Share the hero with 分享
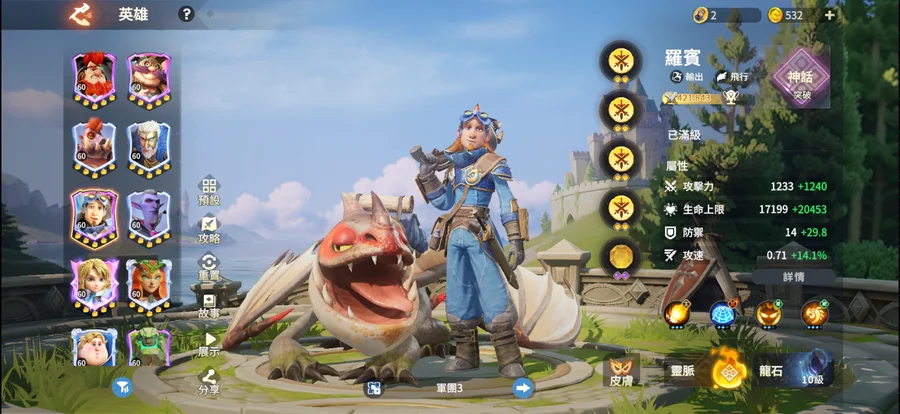 pyautogui.click(x=209, y=380)
